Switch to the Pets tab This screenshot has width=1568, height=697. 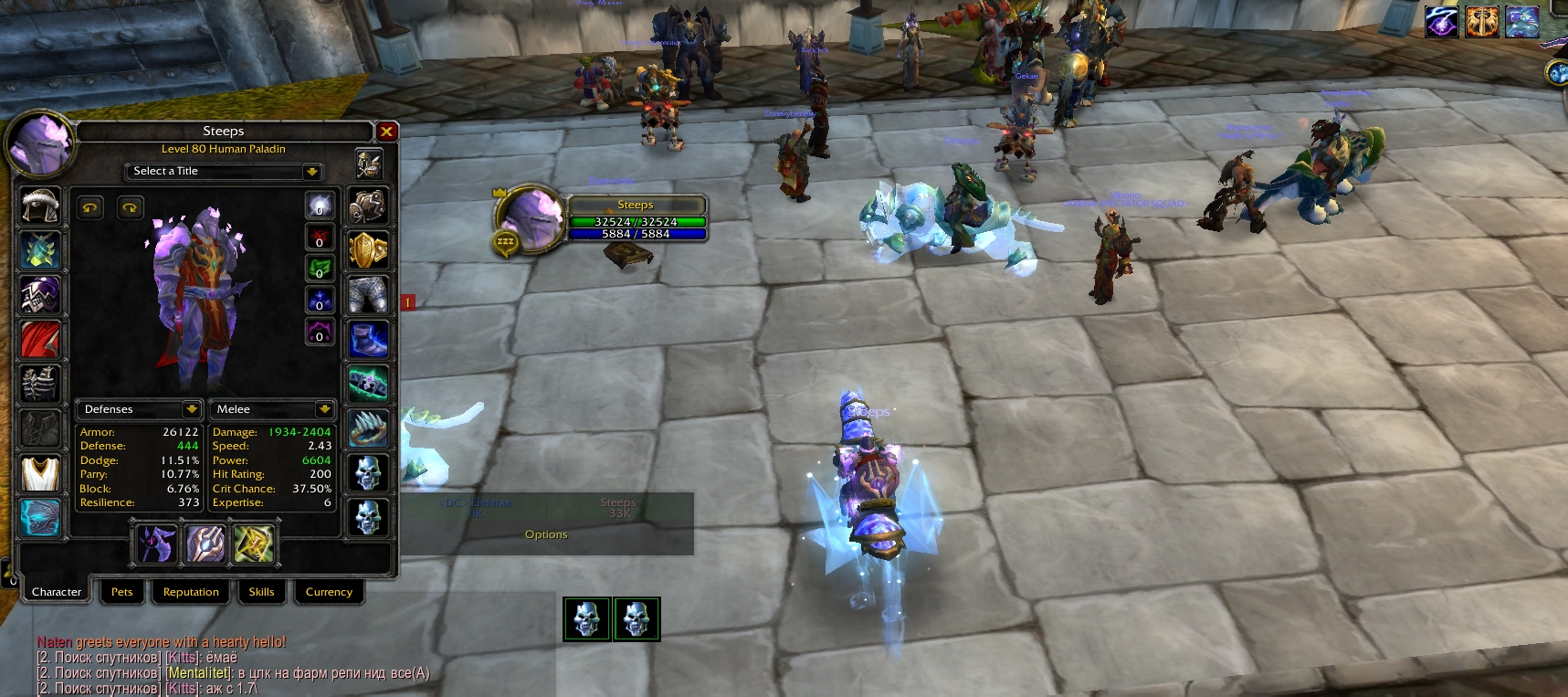(121, 592)
